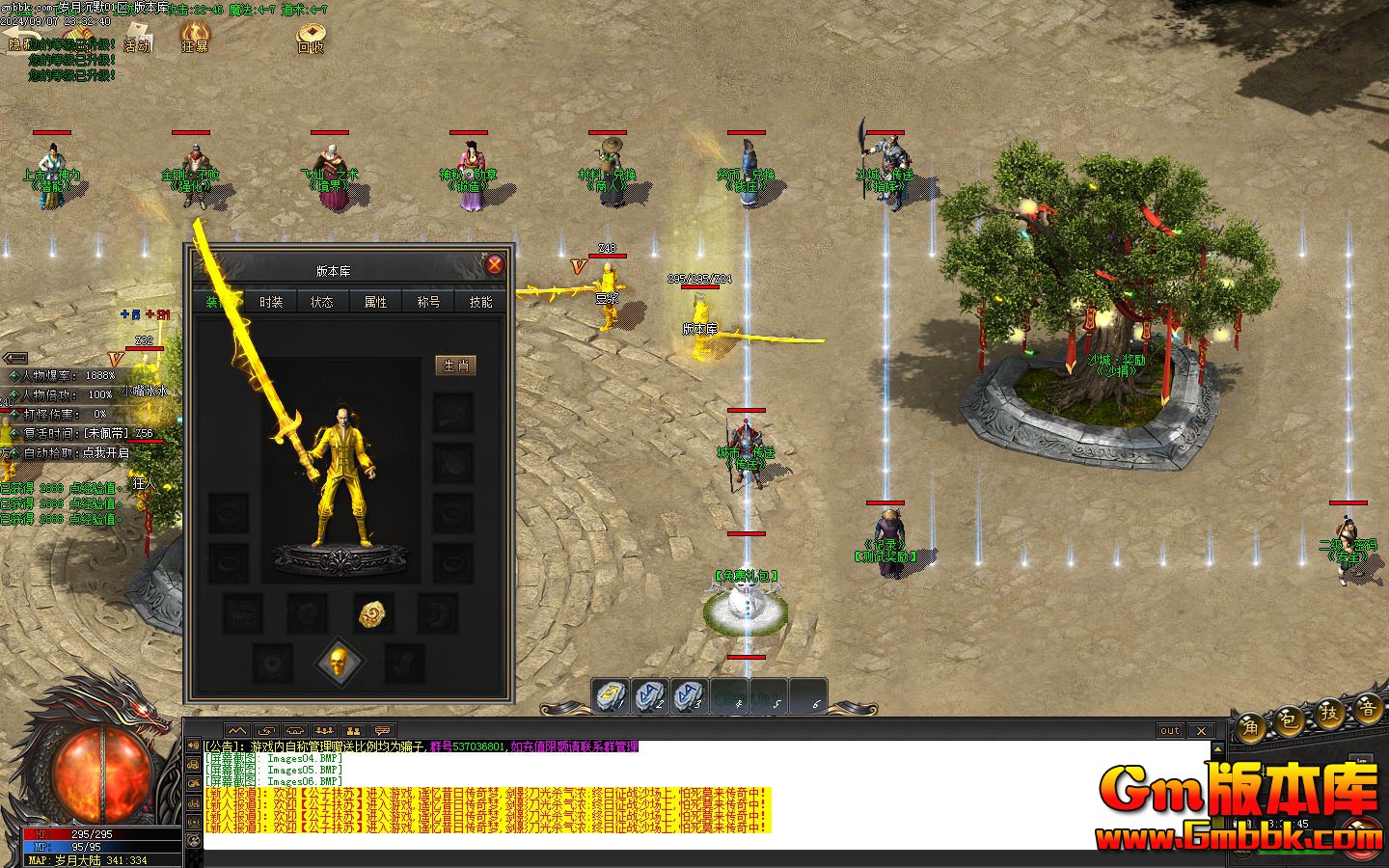Close the 版本库 character panel
The image size is (1389, 868).
[x=494, y=265]
